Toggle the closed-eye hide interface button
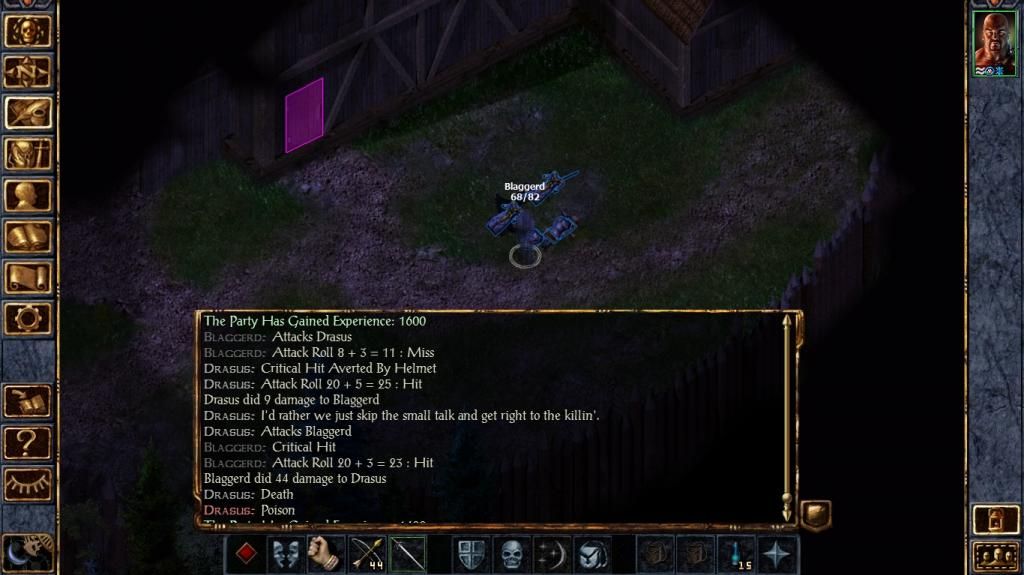 28,484
